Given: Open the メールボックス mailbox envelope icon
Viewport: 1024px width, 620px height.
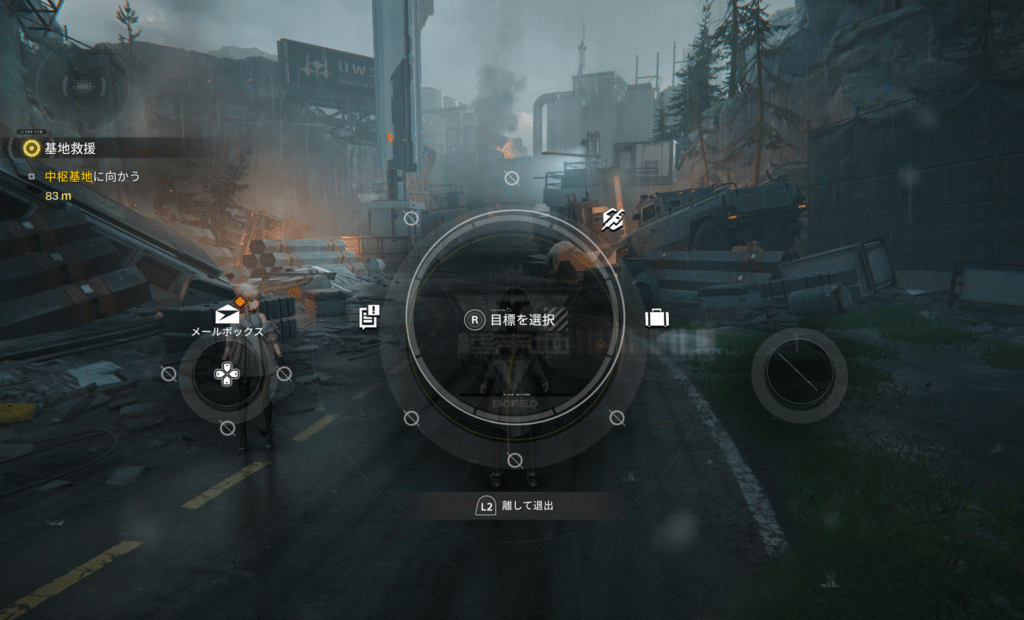Looking at the screenshot, I should pos(227,315).
